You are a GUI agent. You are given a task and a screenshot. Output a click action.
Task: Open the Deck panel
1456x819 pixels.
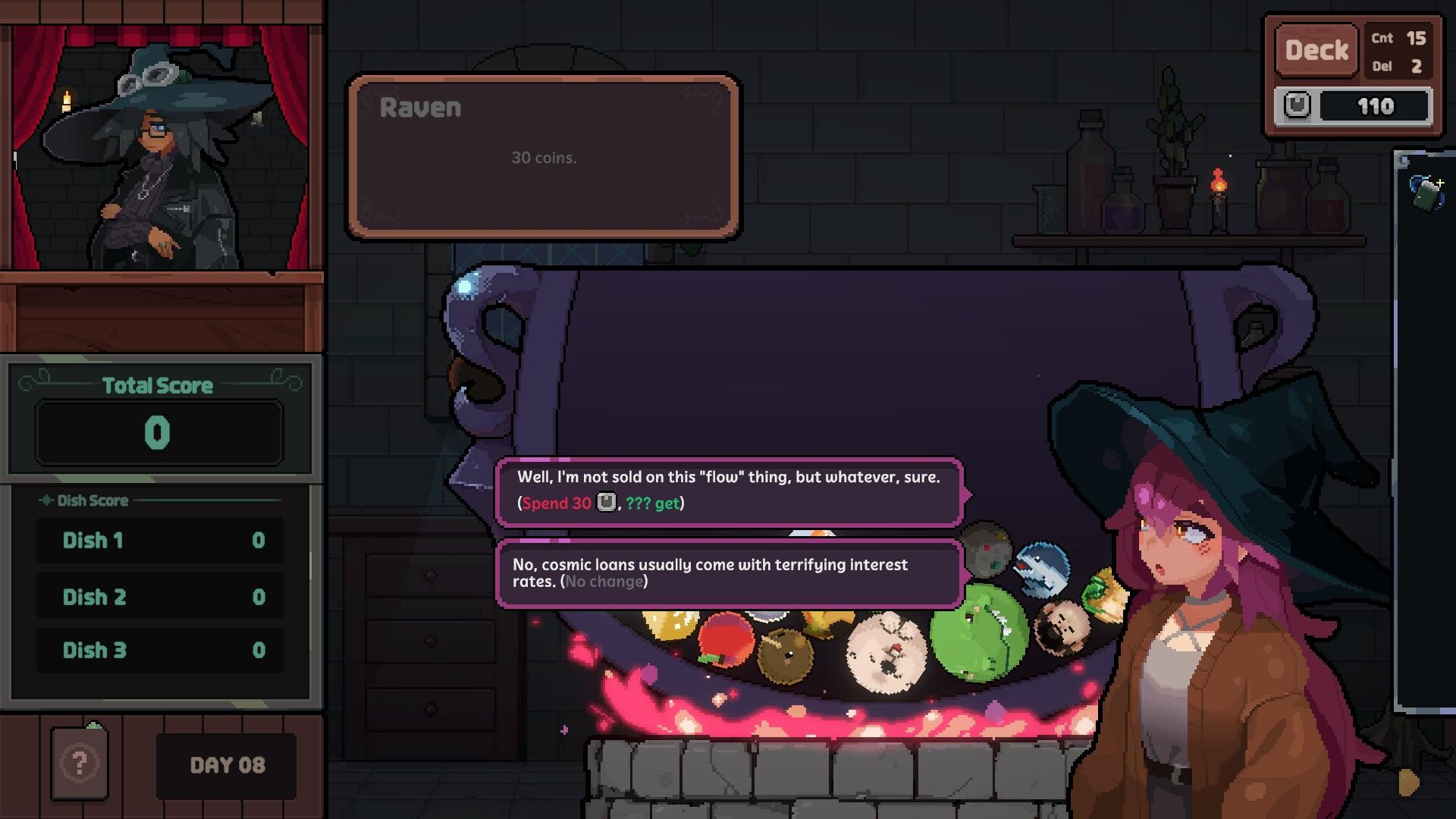1316,49
